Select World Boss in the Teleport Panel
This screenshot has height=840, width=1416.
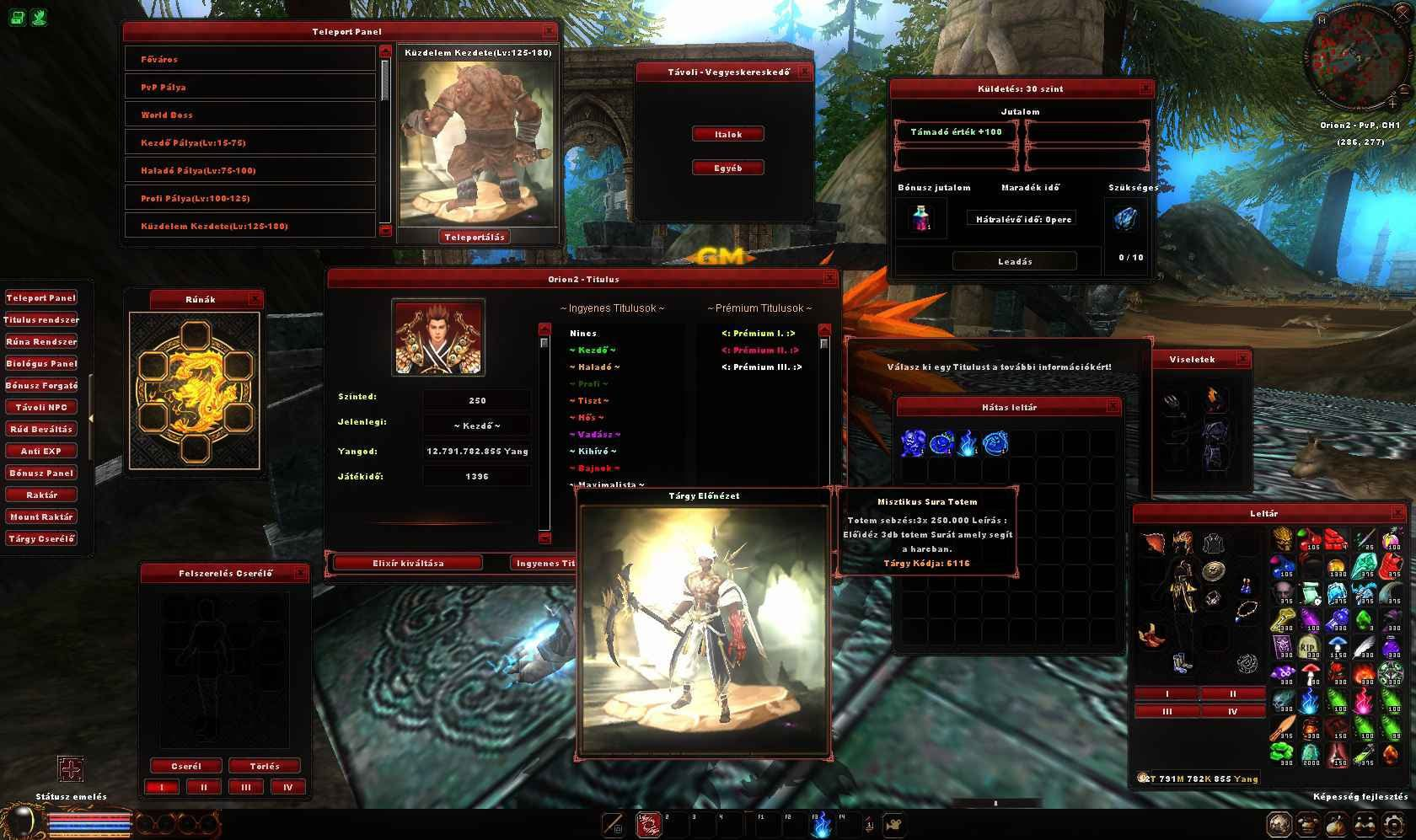249,115
